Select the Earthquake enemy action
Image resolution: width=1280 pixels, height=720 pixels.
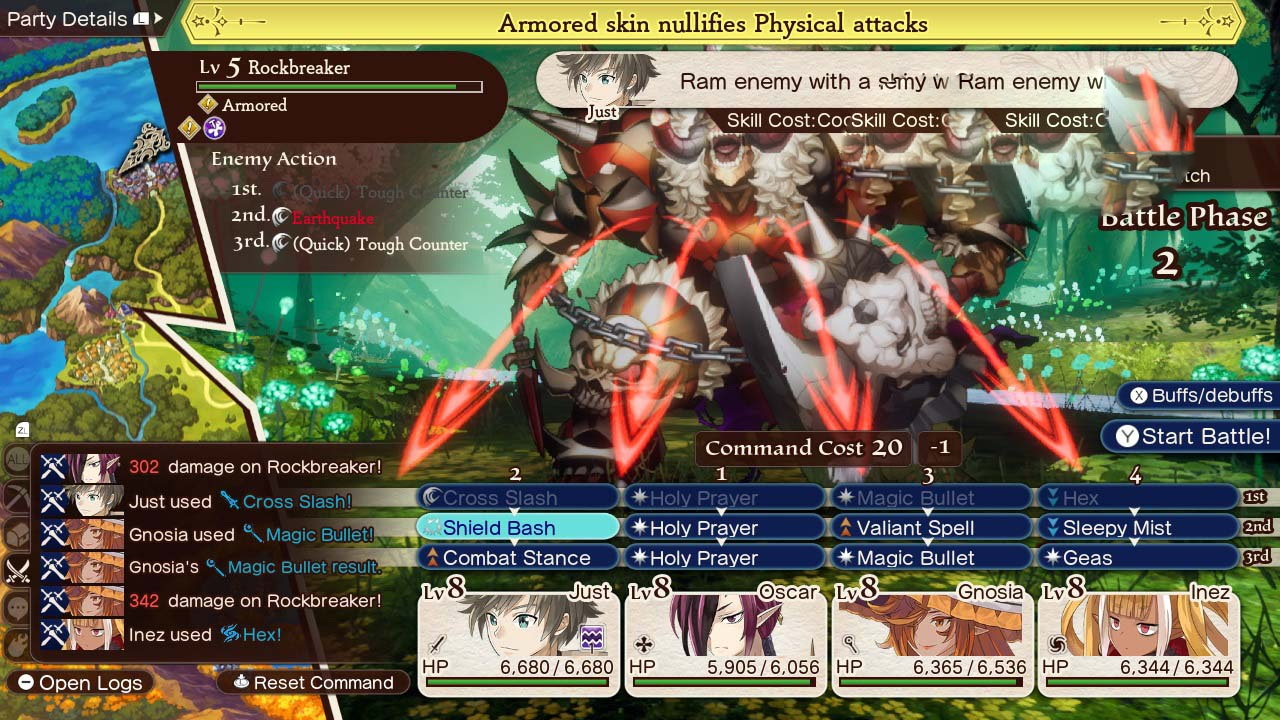tap(332, 218)
